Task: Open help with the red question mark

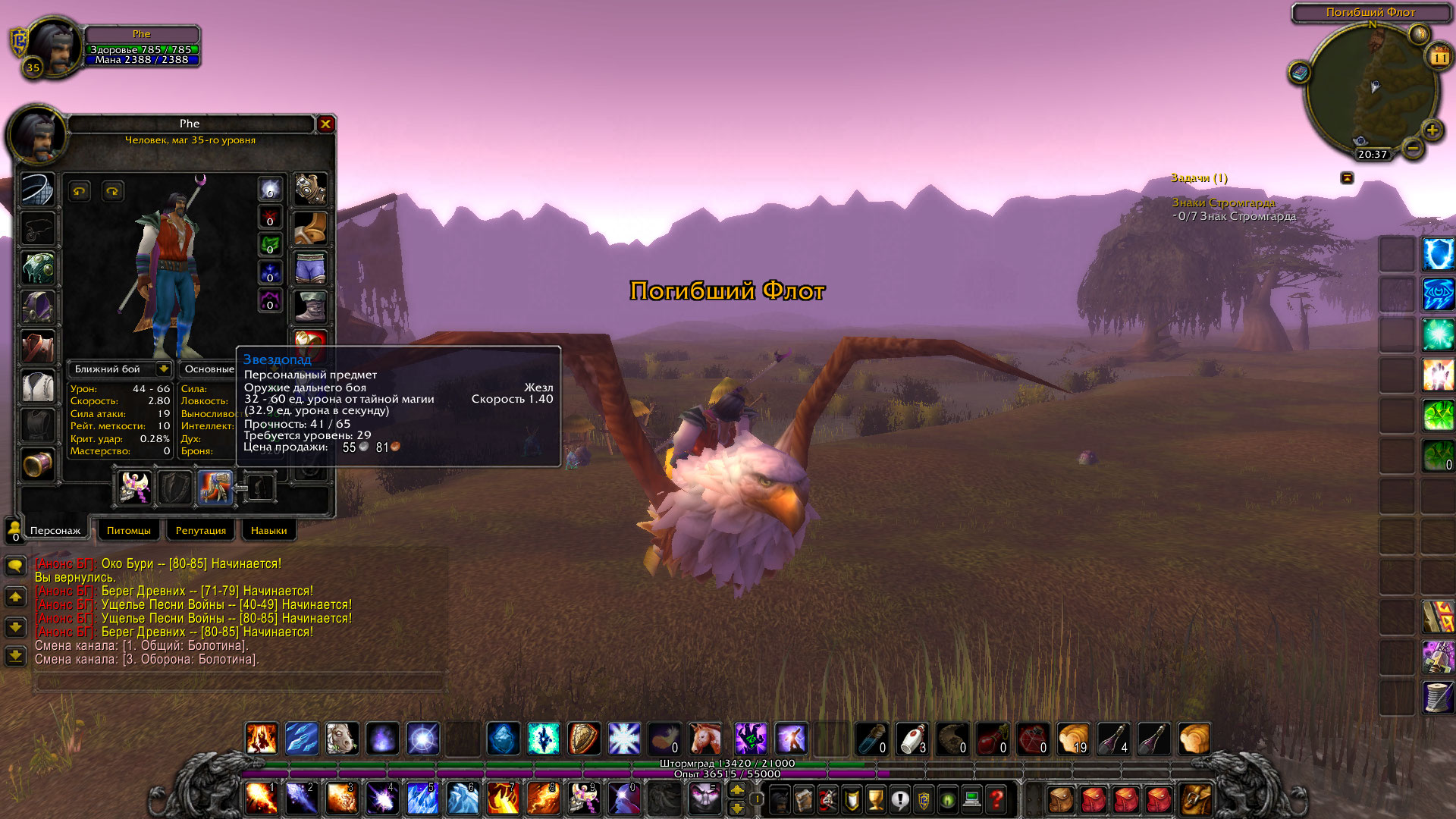Action: click(x=996, y=800)
